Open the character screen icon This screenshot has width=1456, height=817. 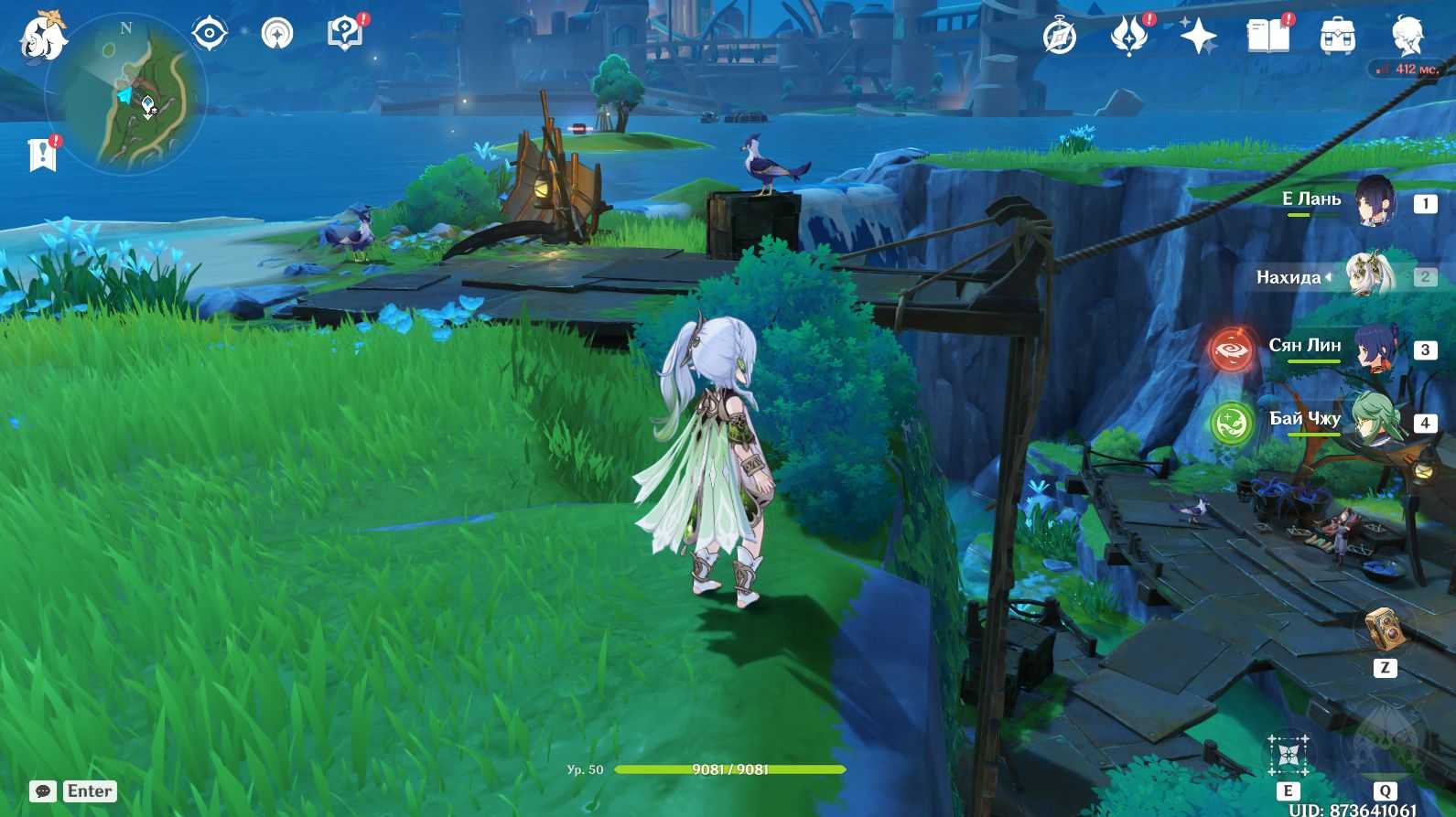(1407, 37)
